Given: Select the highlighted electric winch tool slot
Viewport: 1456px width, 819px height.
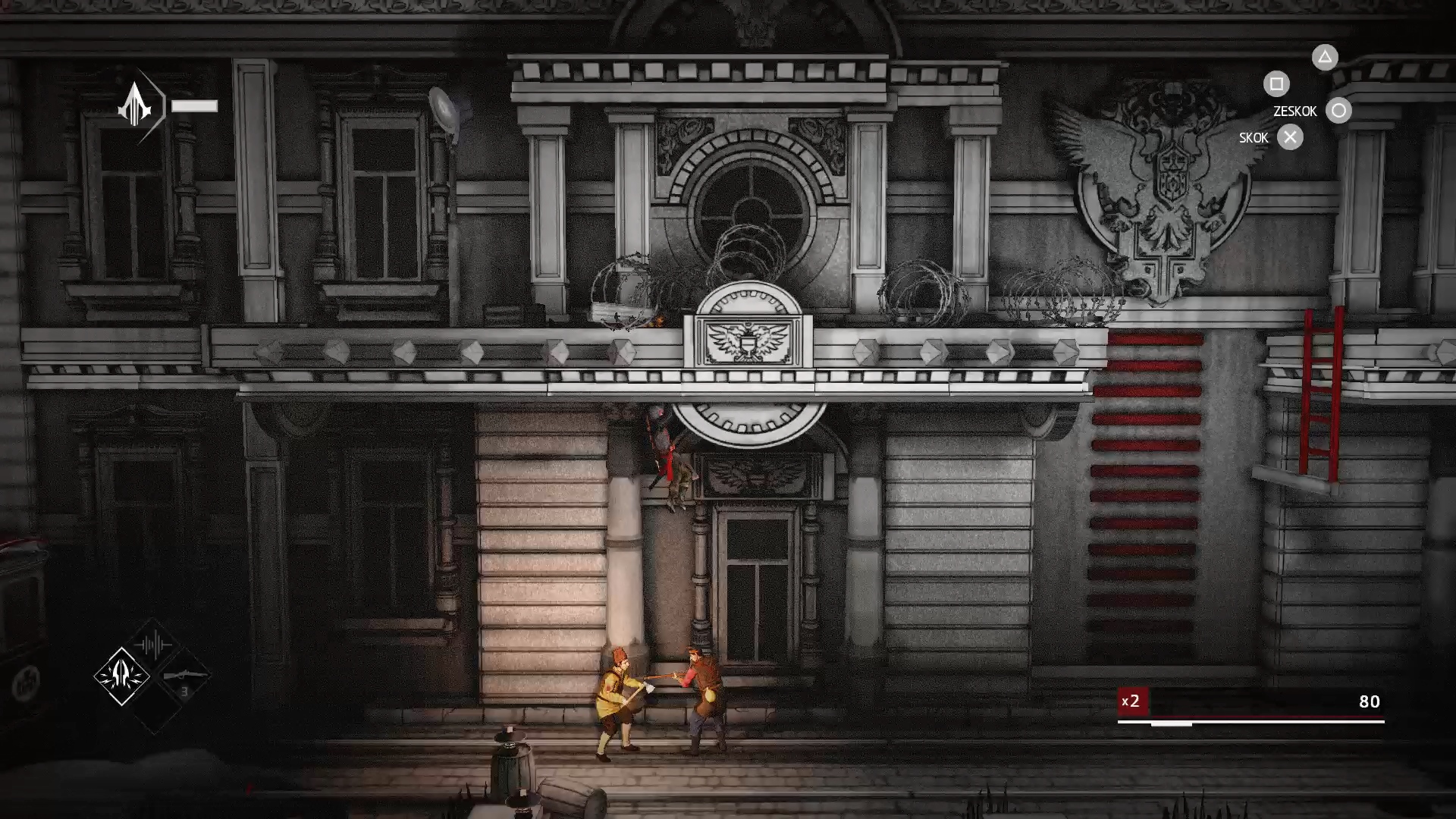Looking at the screenshot, I should [122, 676].
